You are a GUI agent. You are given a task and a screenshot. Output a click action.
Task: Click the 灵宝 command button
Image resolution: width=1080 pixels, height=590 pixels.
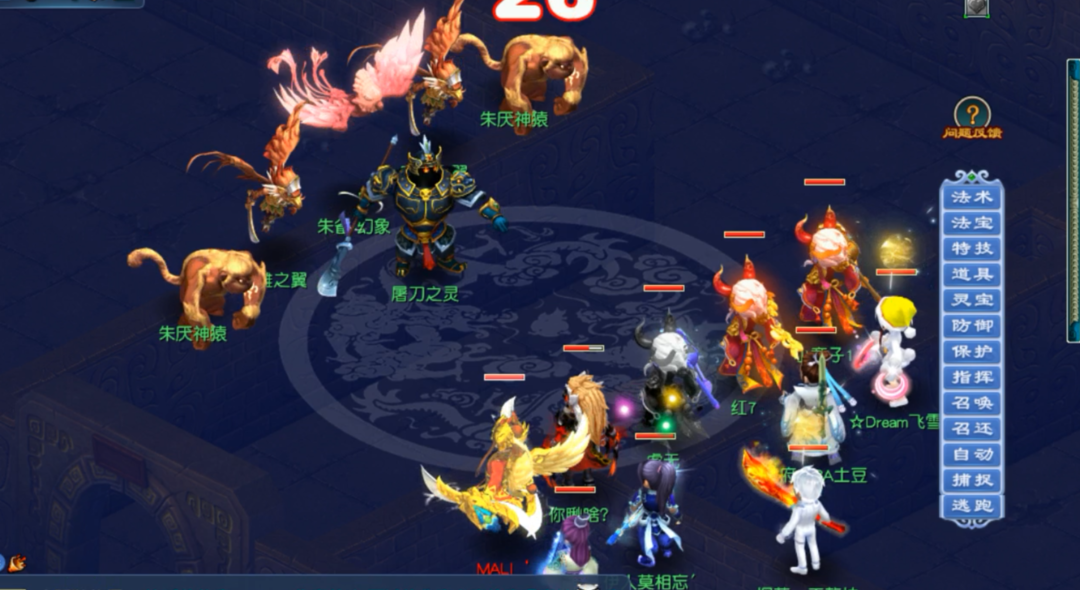971,300
